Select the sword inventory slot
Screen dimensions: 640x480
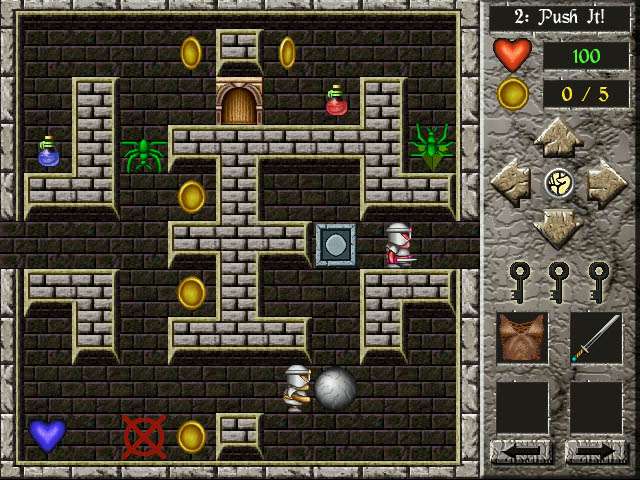click(596, 338)
